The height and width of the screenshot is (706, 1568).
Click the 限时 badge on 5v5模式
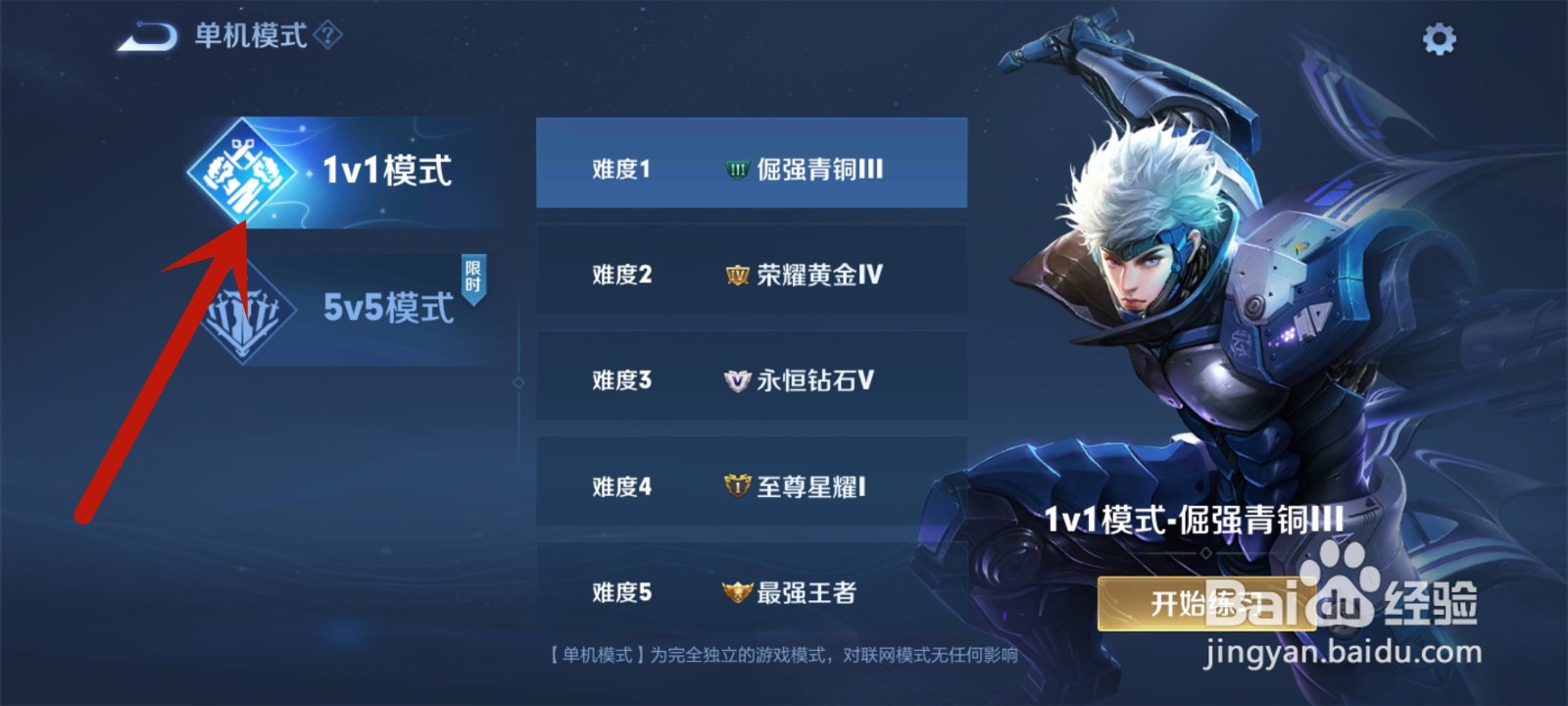474,277
